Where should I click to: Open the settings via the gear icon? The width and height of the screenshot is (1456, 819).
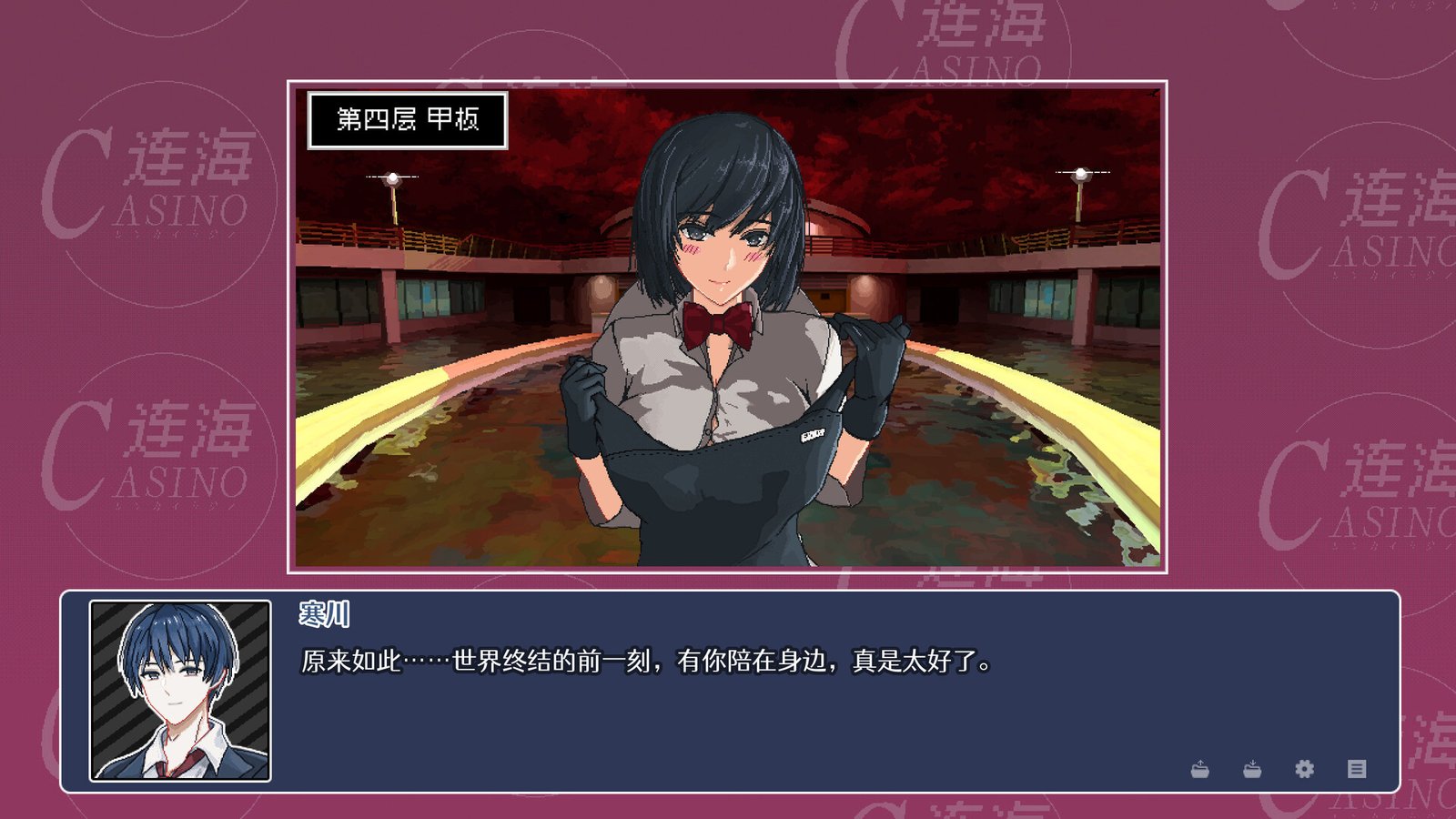1304,769
